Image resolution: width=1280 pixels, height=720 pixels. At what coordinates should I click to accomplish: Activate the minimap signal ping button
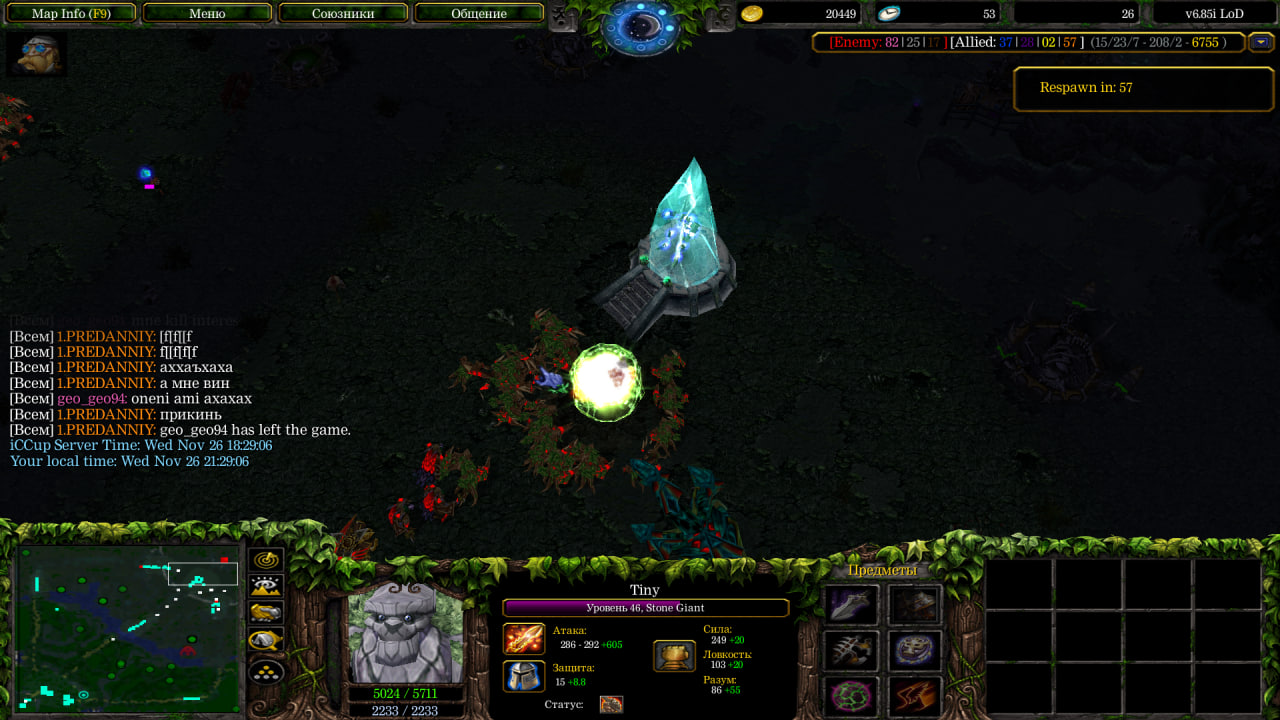(266, 561)
